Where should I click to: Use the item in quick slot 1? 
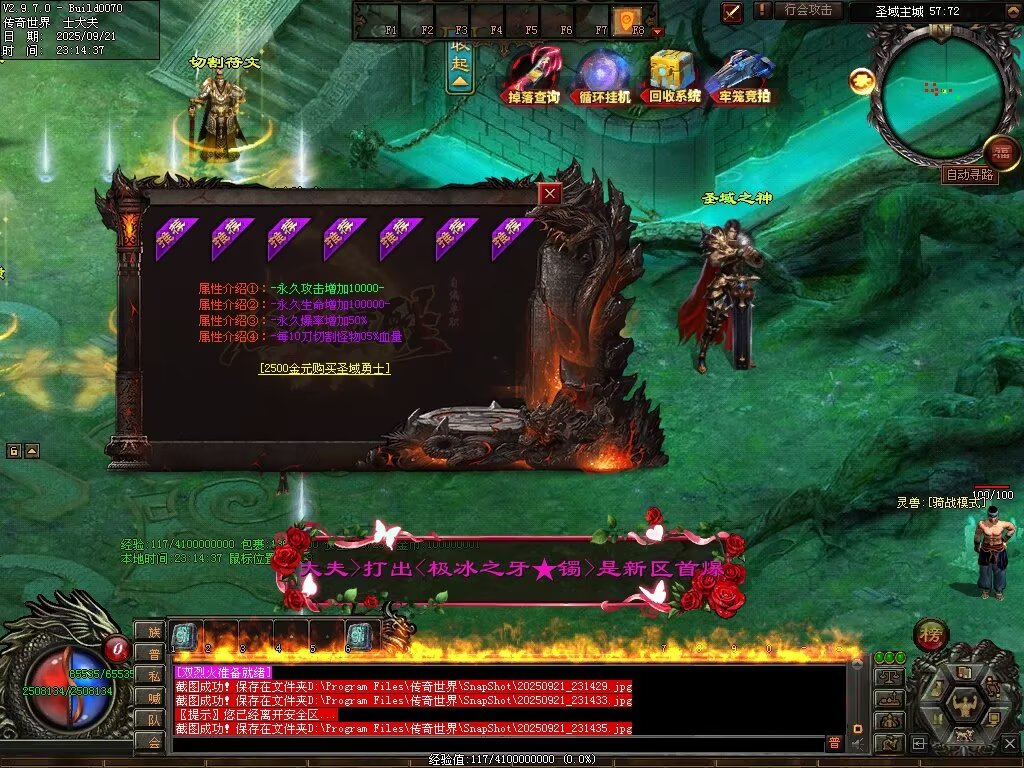click(185, 637)
